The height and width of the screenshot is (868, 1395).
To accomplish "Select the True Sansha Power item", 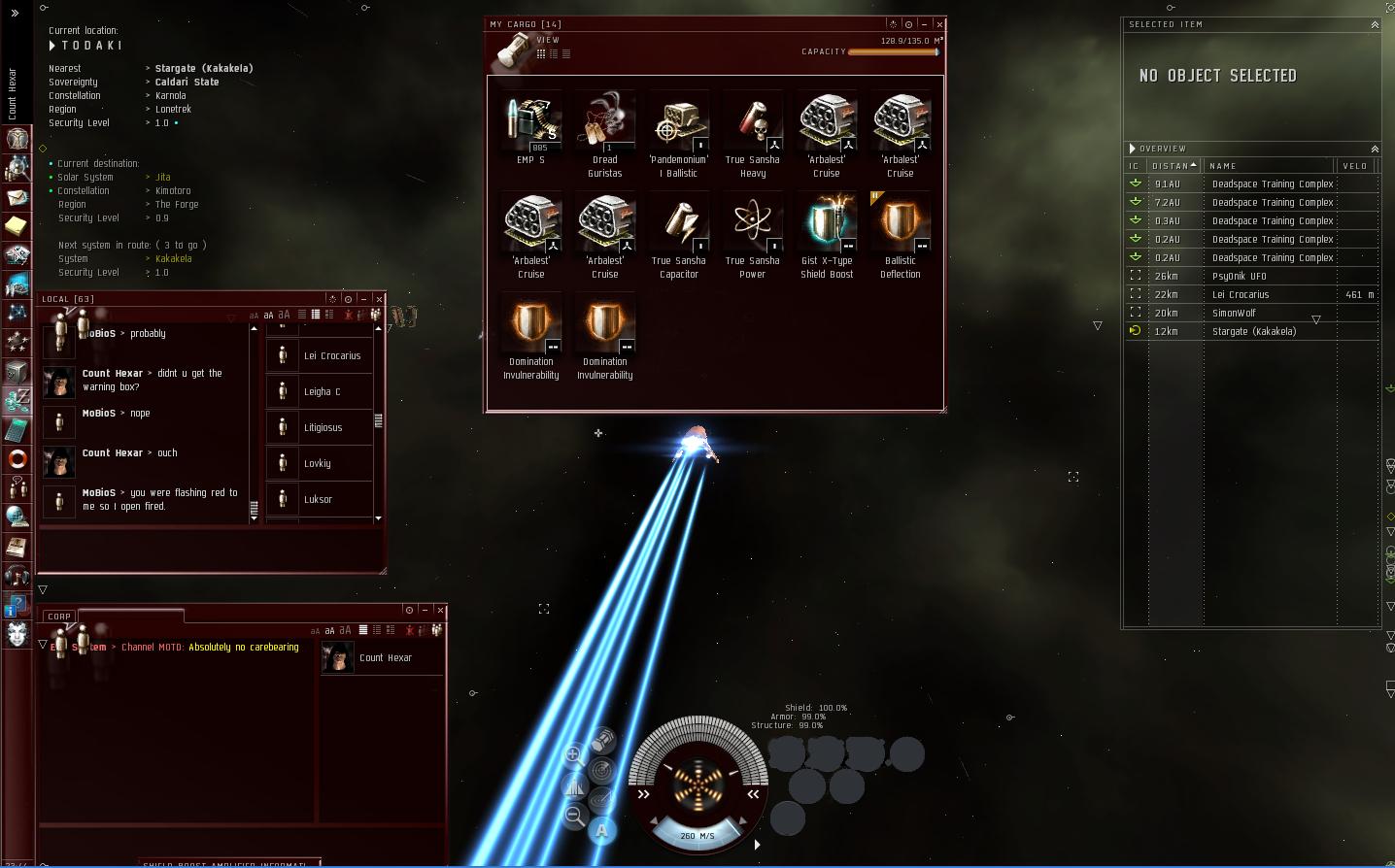I will click(x=753, y=223).
